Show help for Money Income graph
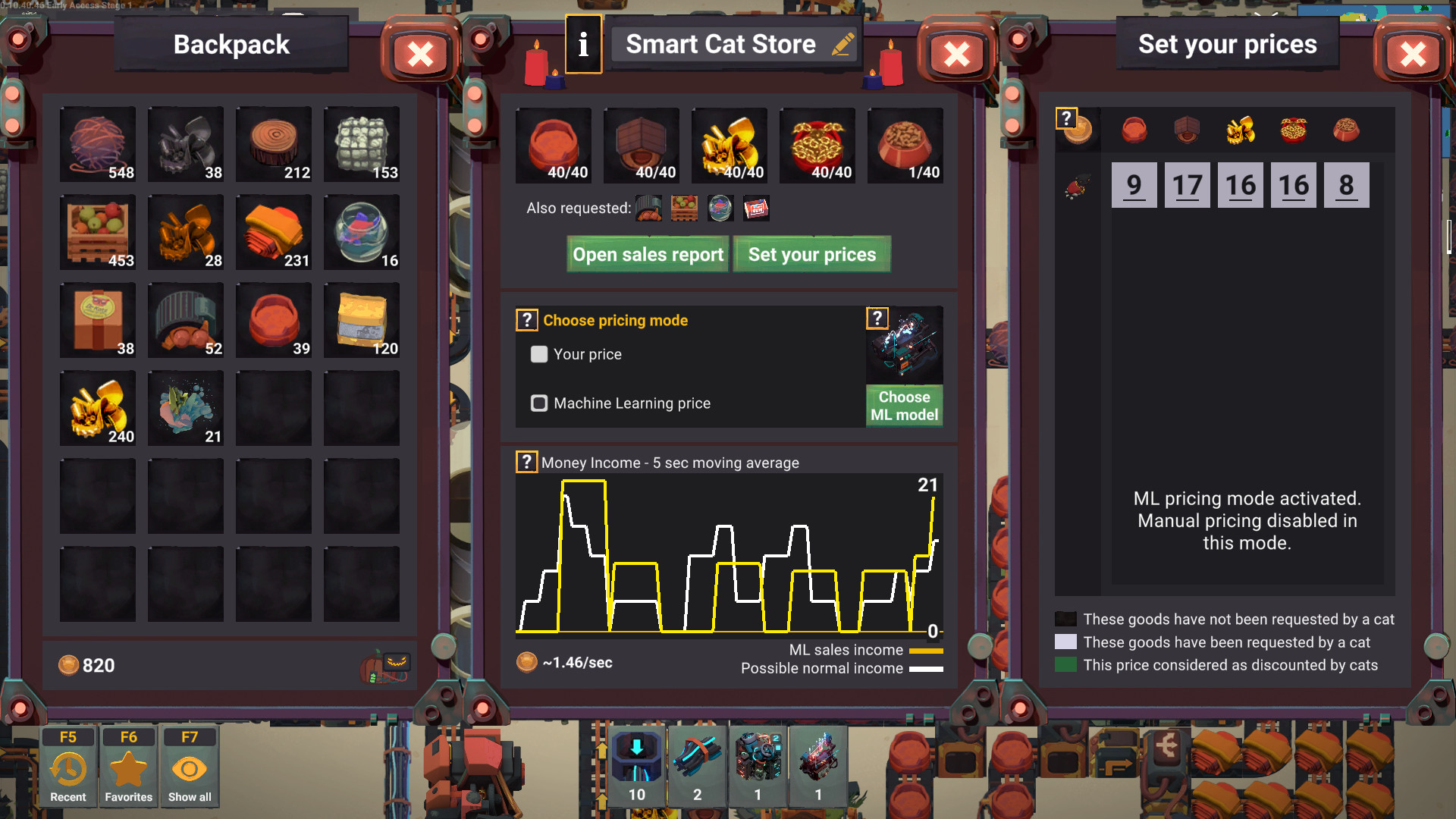1456x819 pixels. 526,462
